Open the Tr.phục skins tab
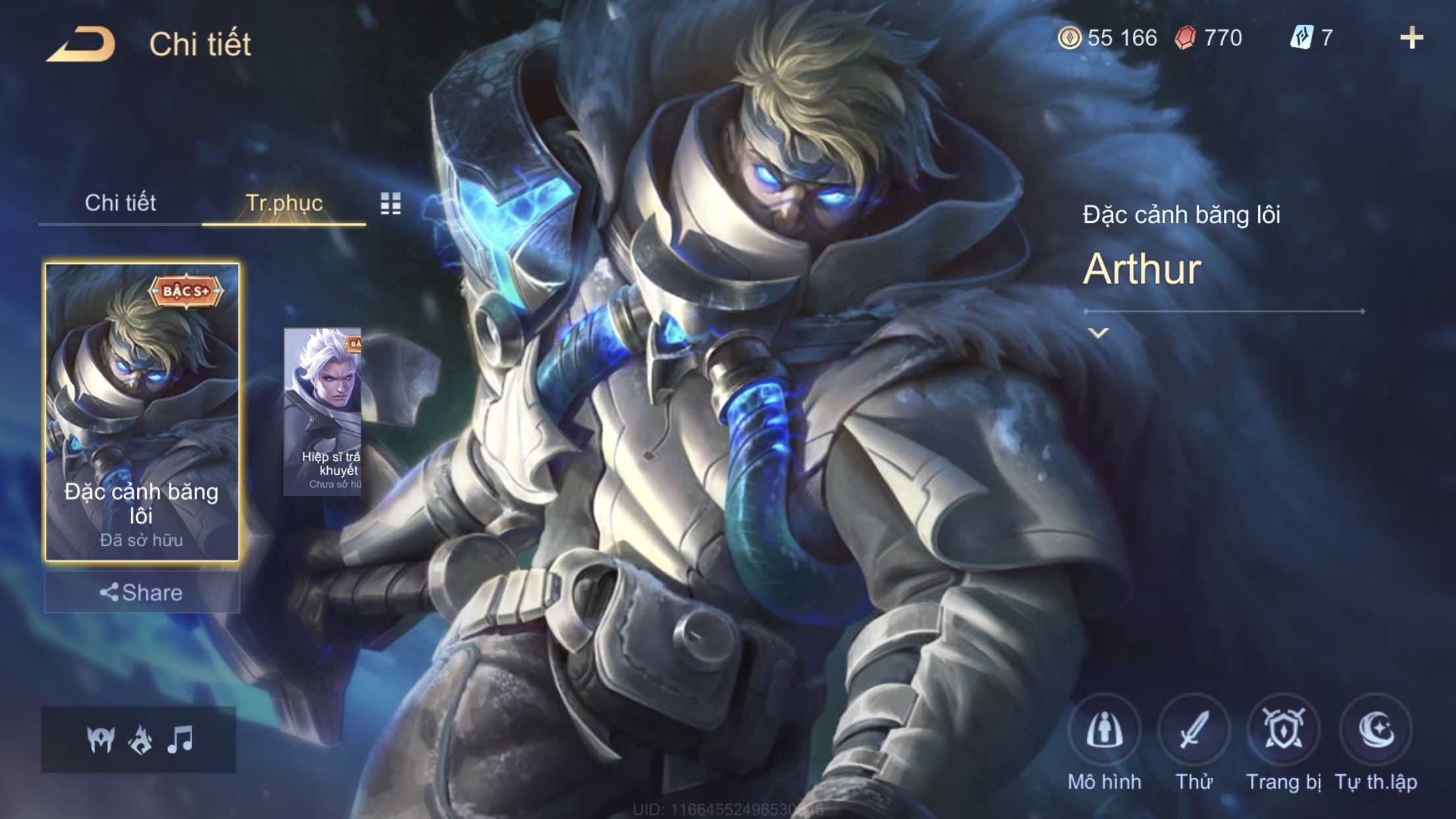 coord(284,203)
